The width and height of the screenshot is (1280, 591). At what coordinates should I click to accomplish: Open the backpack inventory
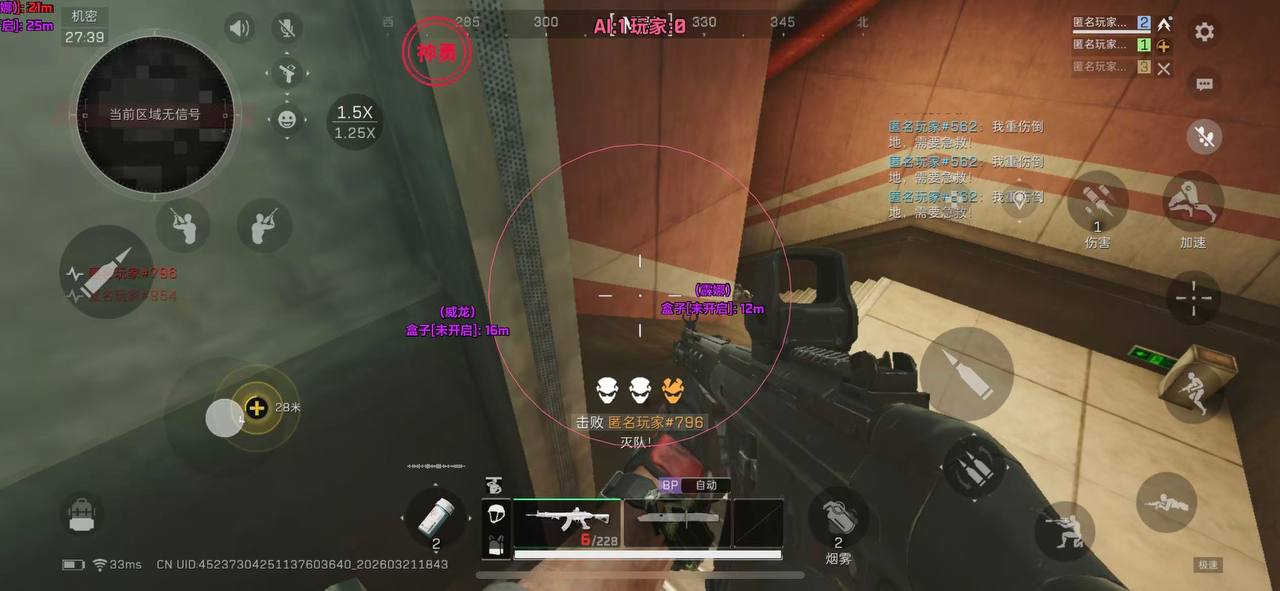click(x=82, y=514)
